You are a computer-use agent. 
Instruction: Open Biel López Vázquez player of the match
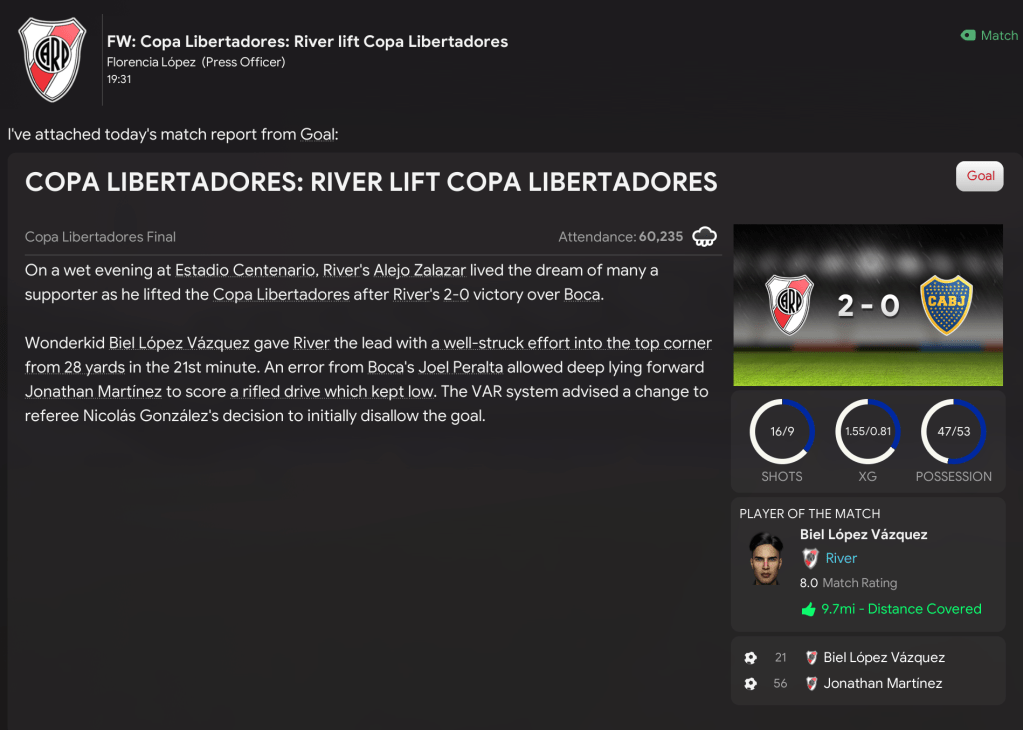pyautogui.click(x=863, y=535)
